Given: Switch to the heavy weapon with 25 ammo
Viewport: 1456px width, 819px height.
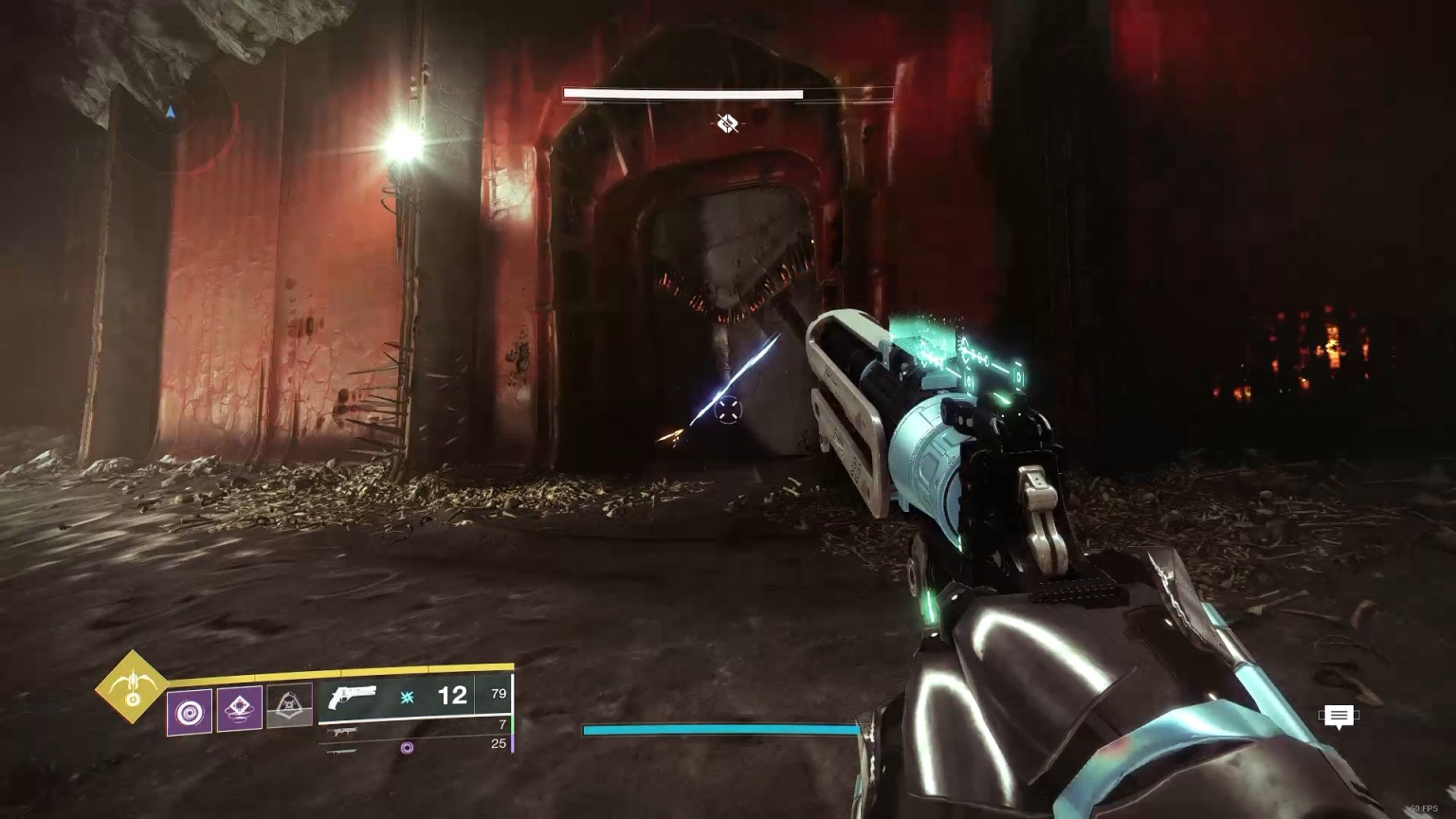Looking at the screenshot, I should [x=415, y=746].
